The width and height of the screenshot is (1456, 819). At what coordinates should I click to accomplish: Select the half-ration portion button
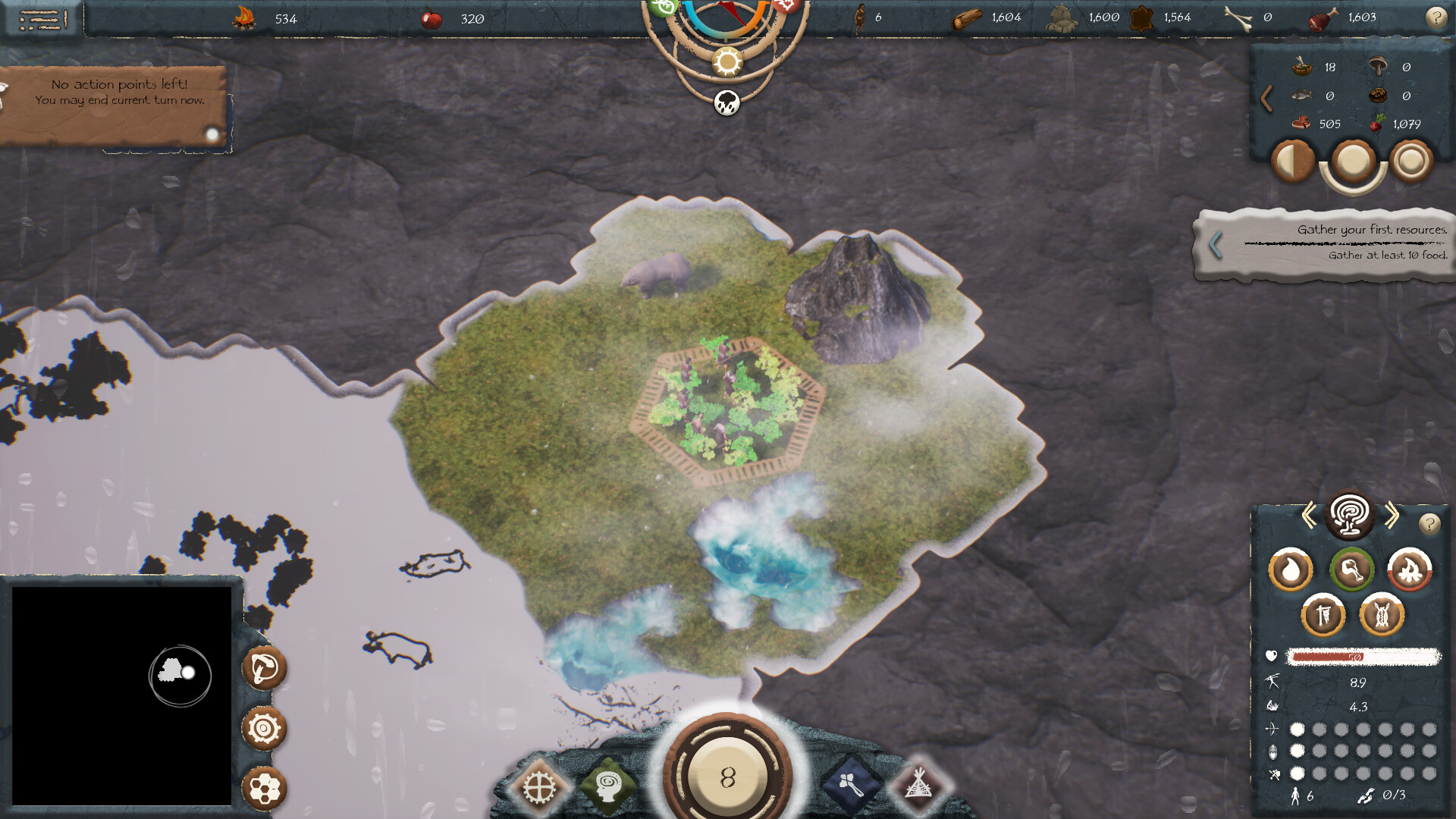click(1293, 162)
